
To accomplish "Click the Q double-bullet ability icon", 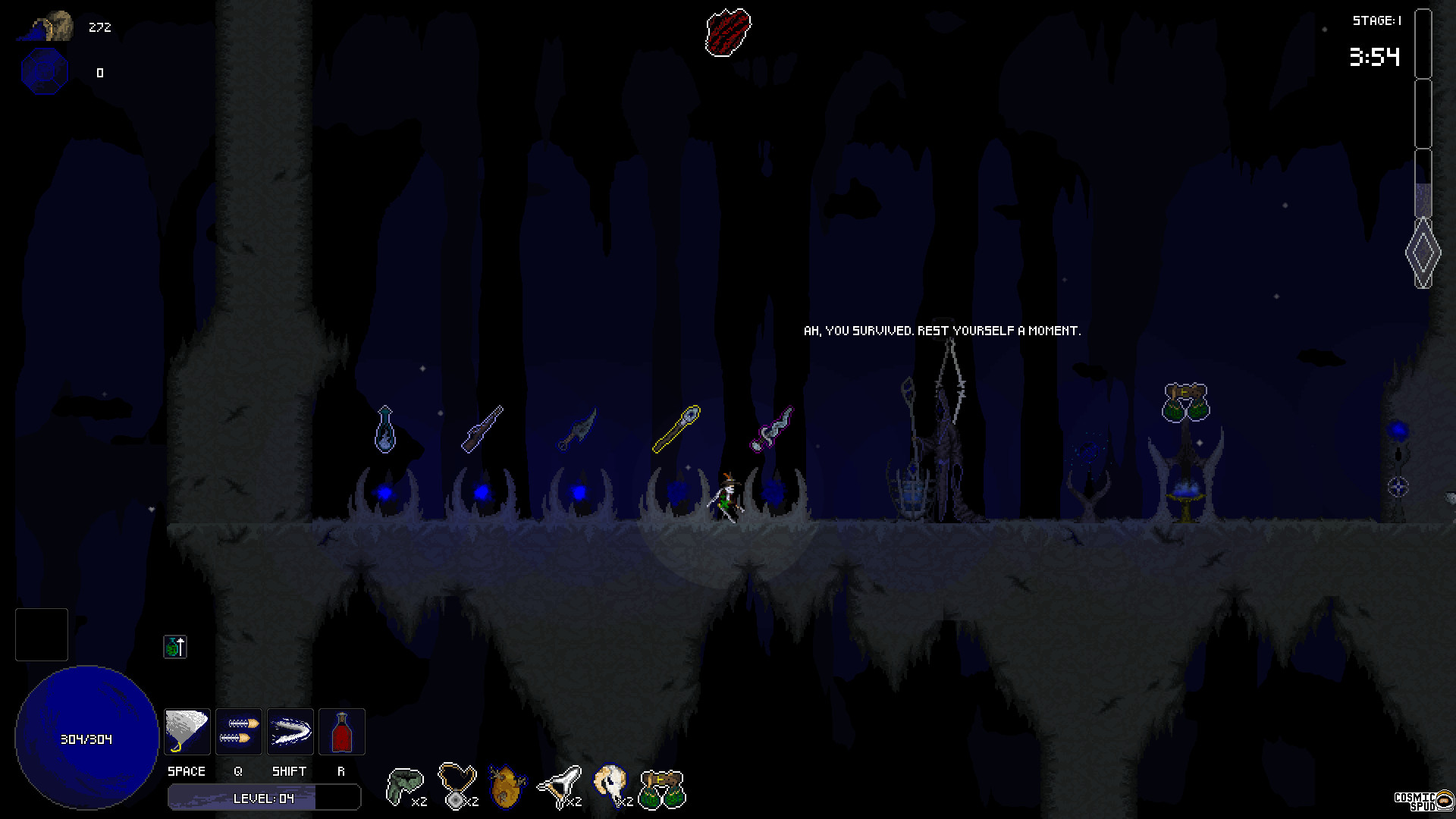I will (x=238, y=731).
